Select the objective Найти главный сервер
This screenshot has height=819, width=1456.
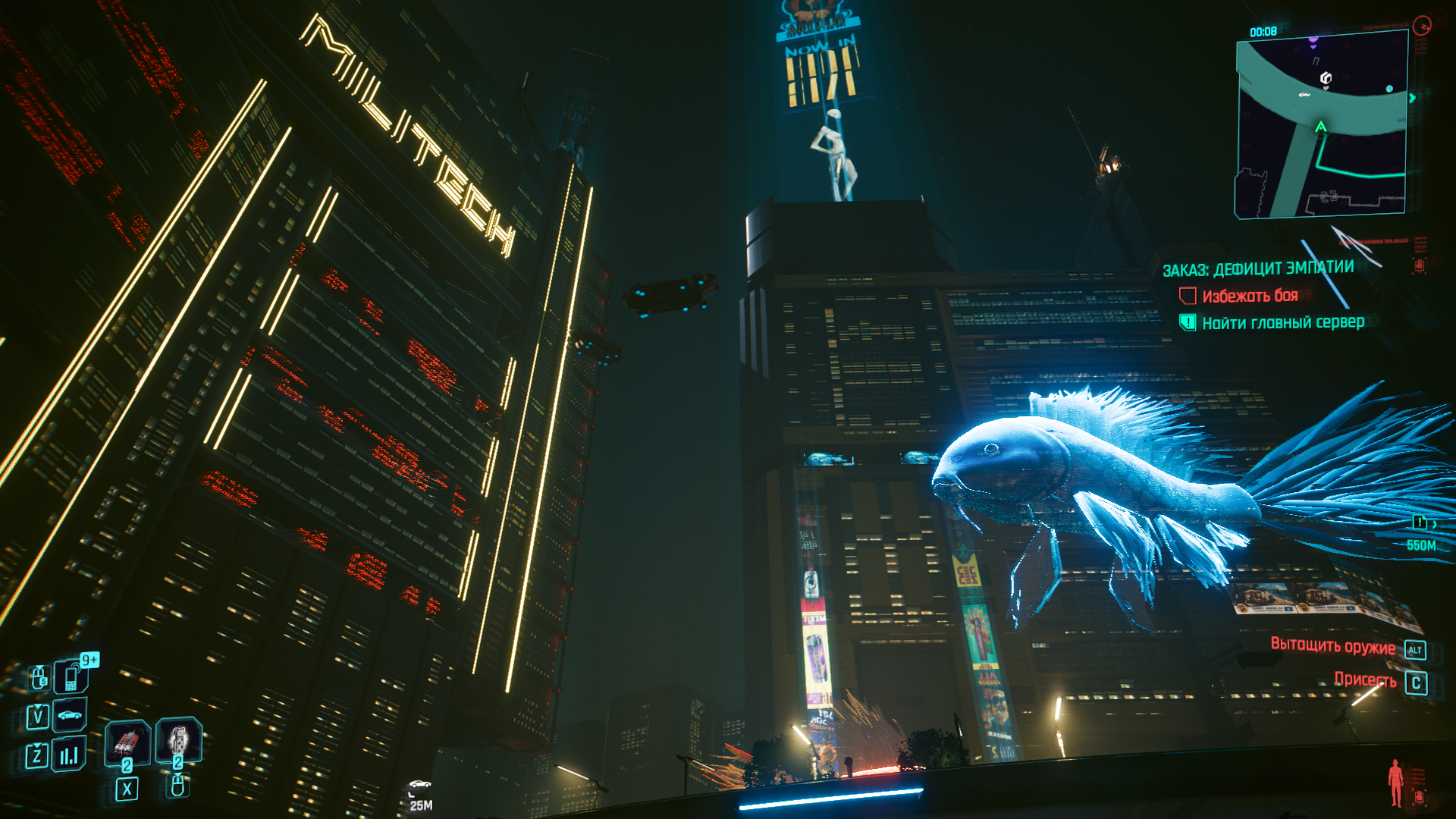(1283, 322)
